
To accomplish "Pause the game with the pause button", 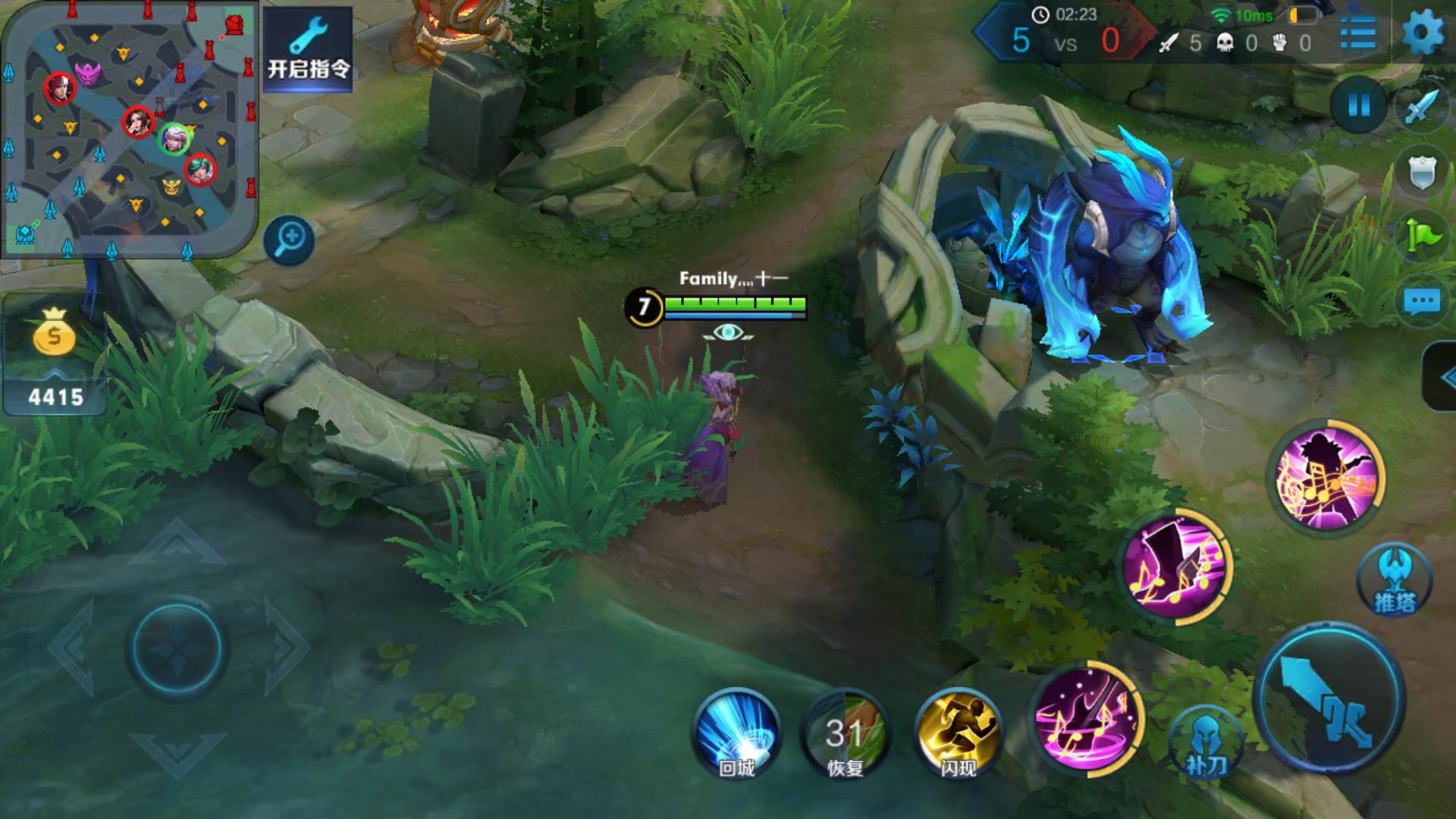I will [1359, 105].
